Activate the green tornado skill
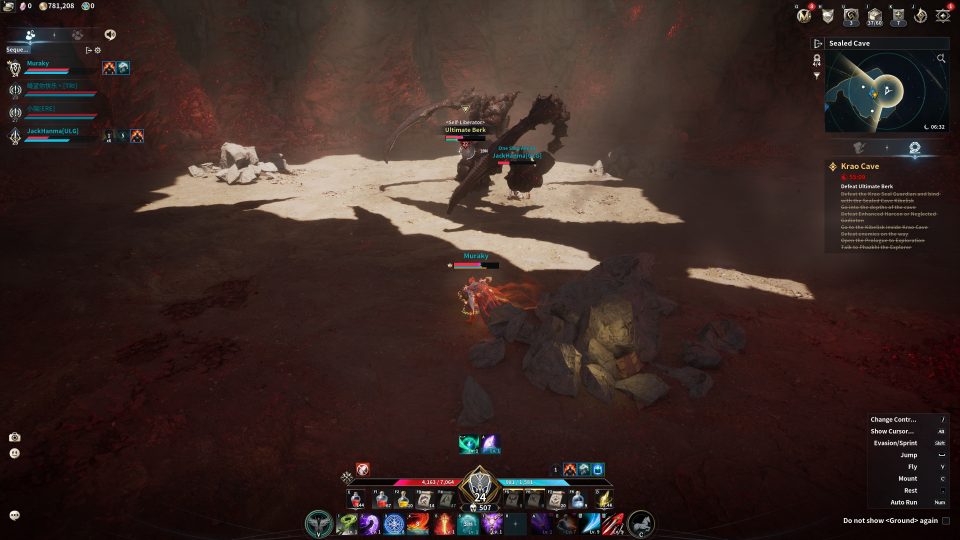Image resolution: width=960 pixels, height=540 pixels. pos(347,523)
